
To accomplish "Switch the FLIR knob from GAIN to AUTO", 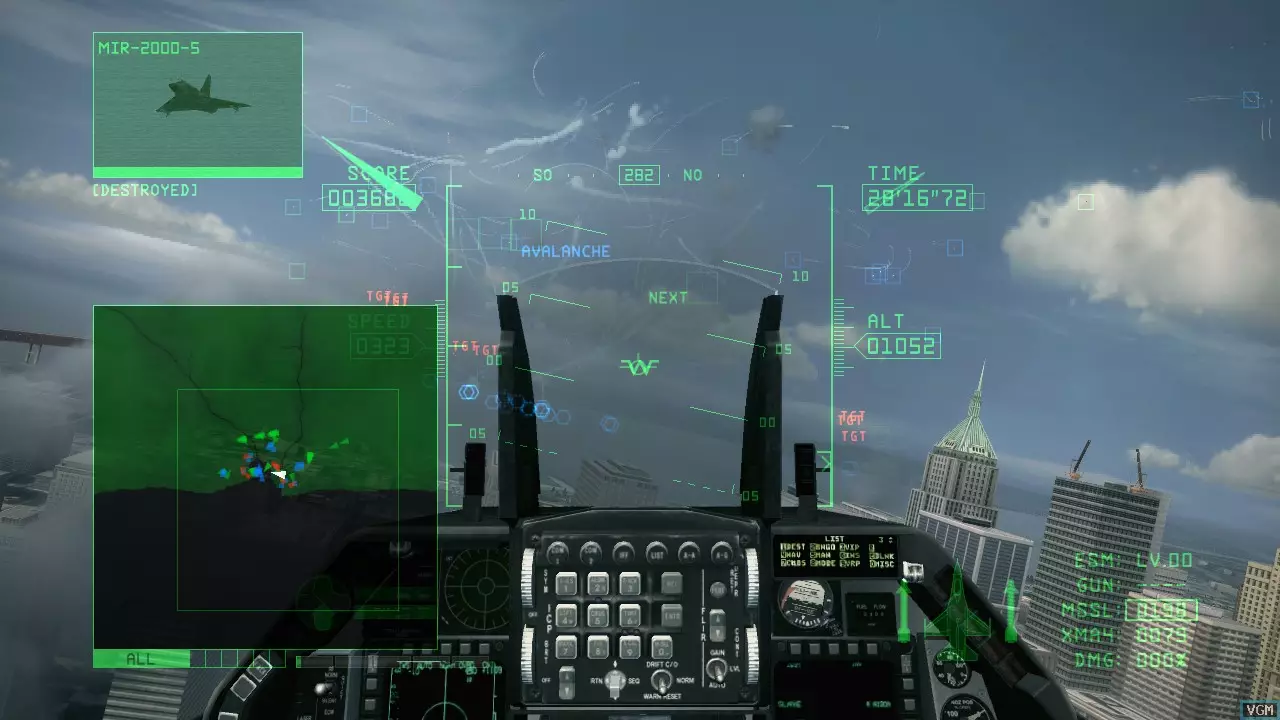I will click(x=717, y=670).
